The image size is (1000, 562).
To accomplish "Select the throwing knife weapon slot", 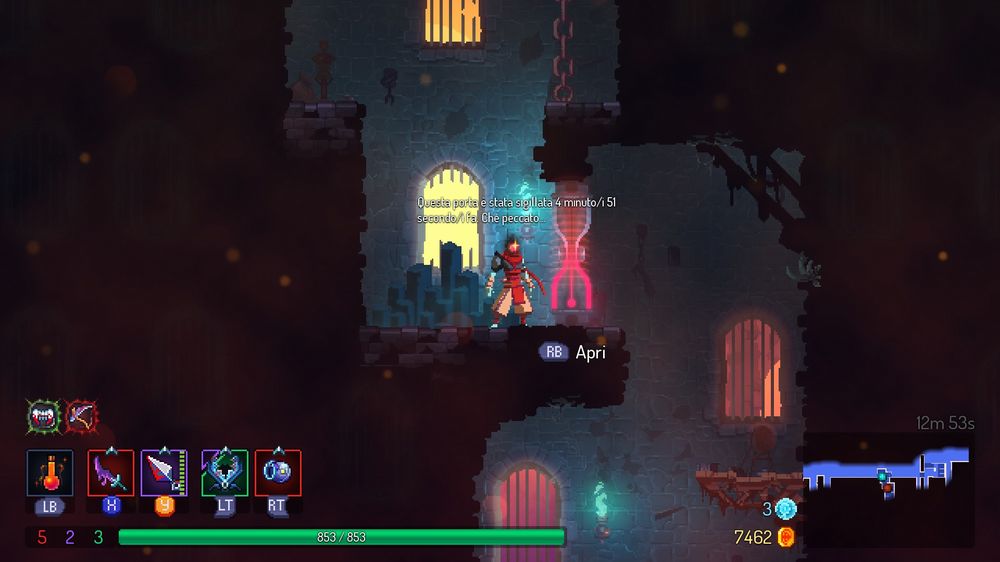I will [x=164, y=472].
